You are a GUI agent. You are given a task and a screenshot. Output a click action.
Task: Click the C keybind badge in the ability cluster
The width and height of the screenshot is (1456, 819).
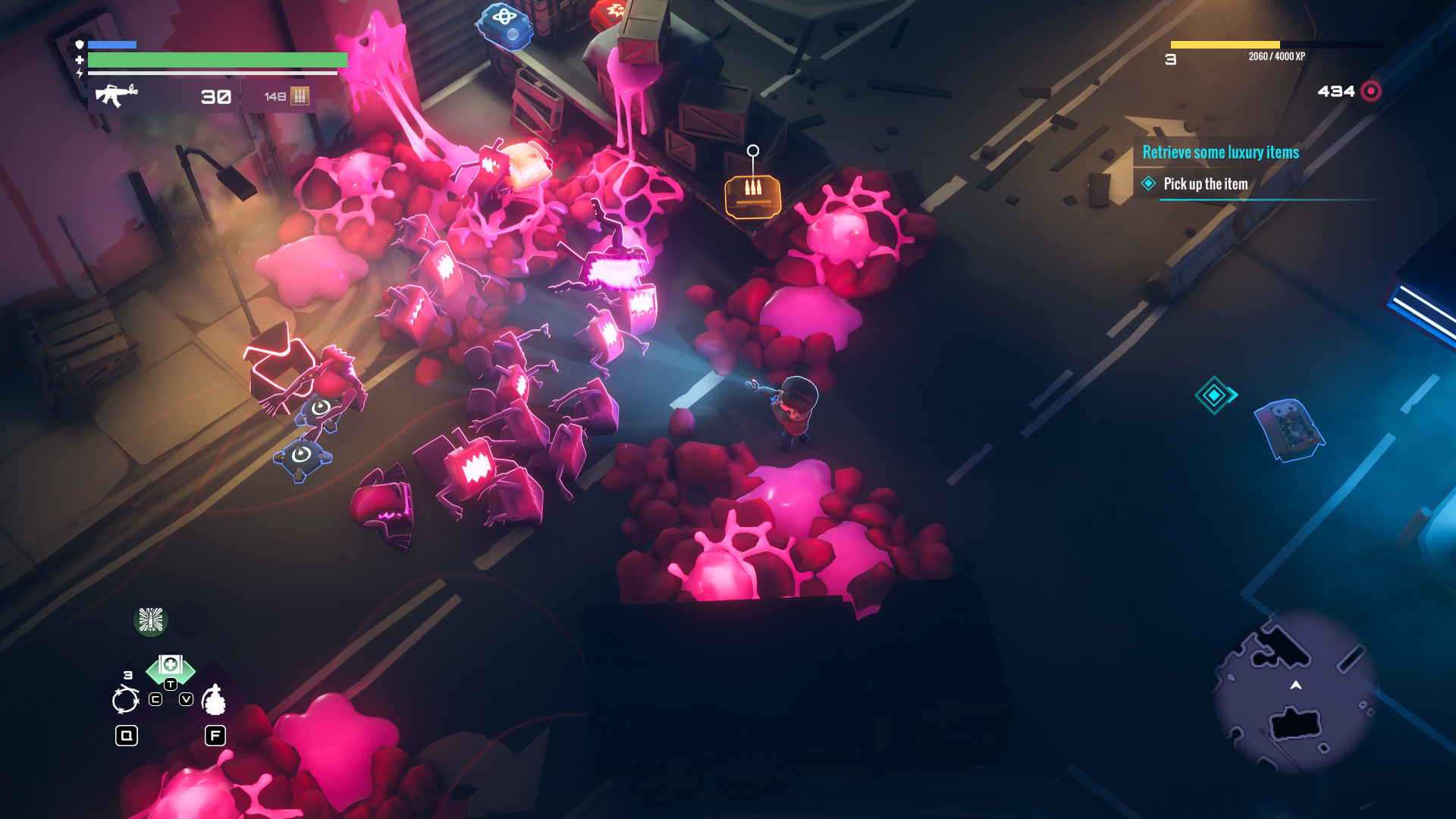click(155, 699)
